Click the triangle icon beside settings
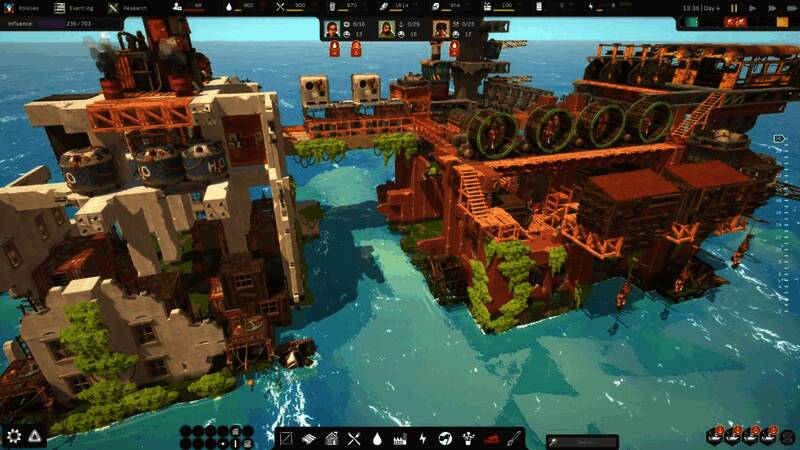The image size is (800, 450). coord(35,436)
